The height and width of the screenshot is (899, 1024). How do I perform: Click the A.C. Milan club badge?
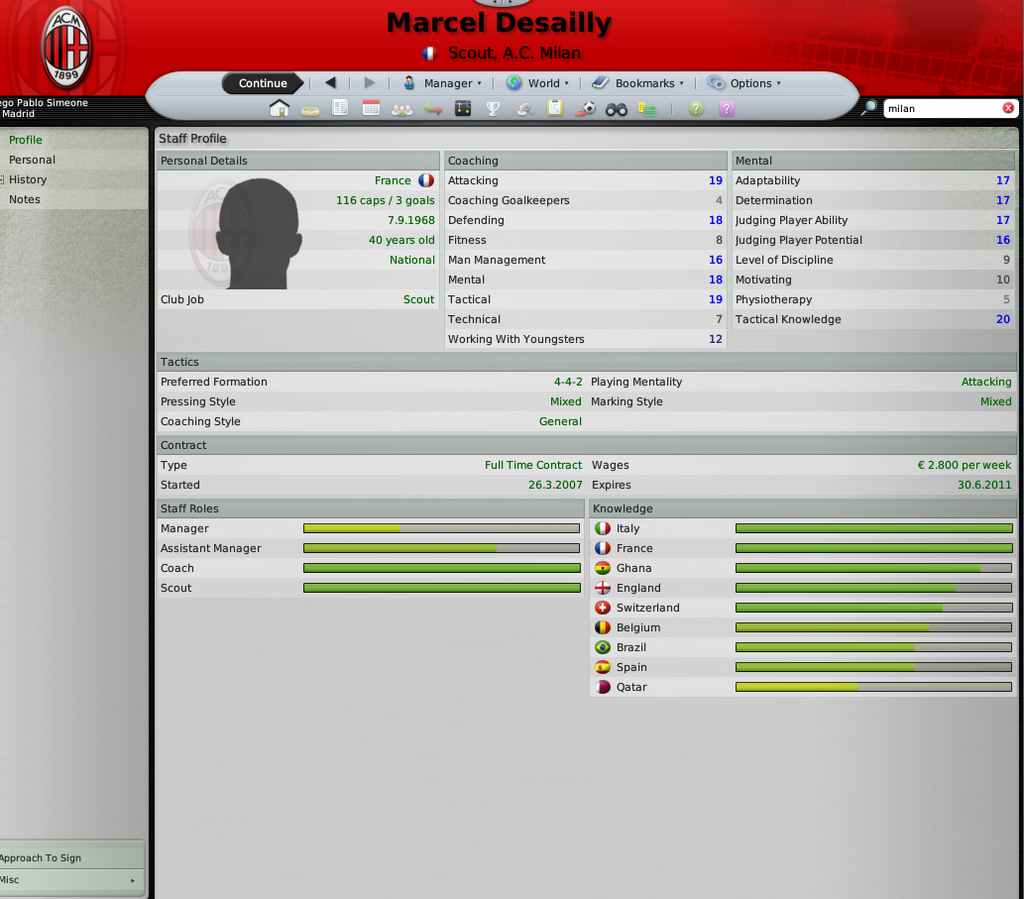point(66,46)
